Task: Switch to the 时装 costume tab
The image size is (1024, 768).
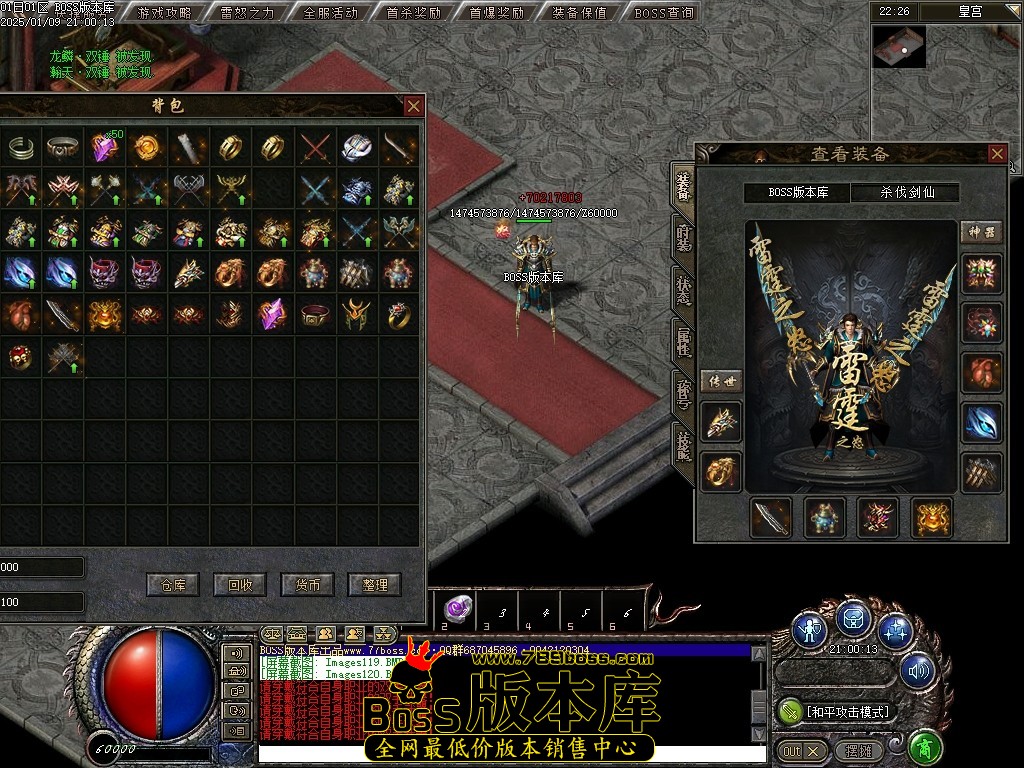Action: pos(683,236)
